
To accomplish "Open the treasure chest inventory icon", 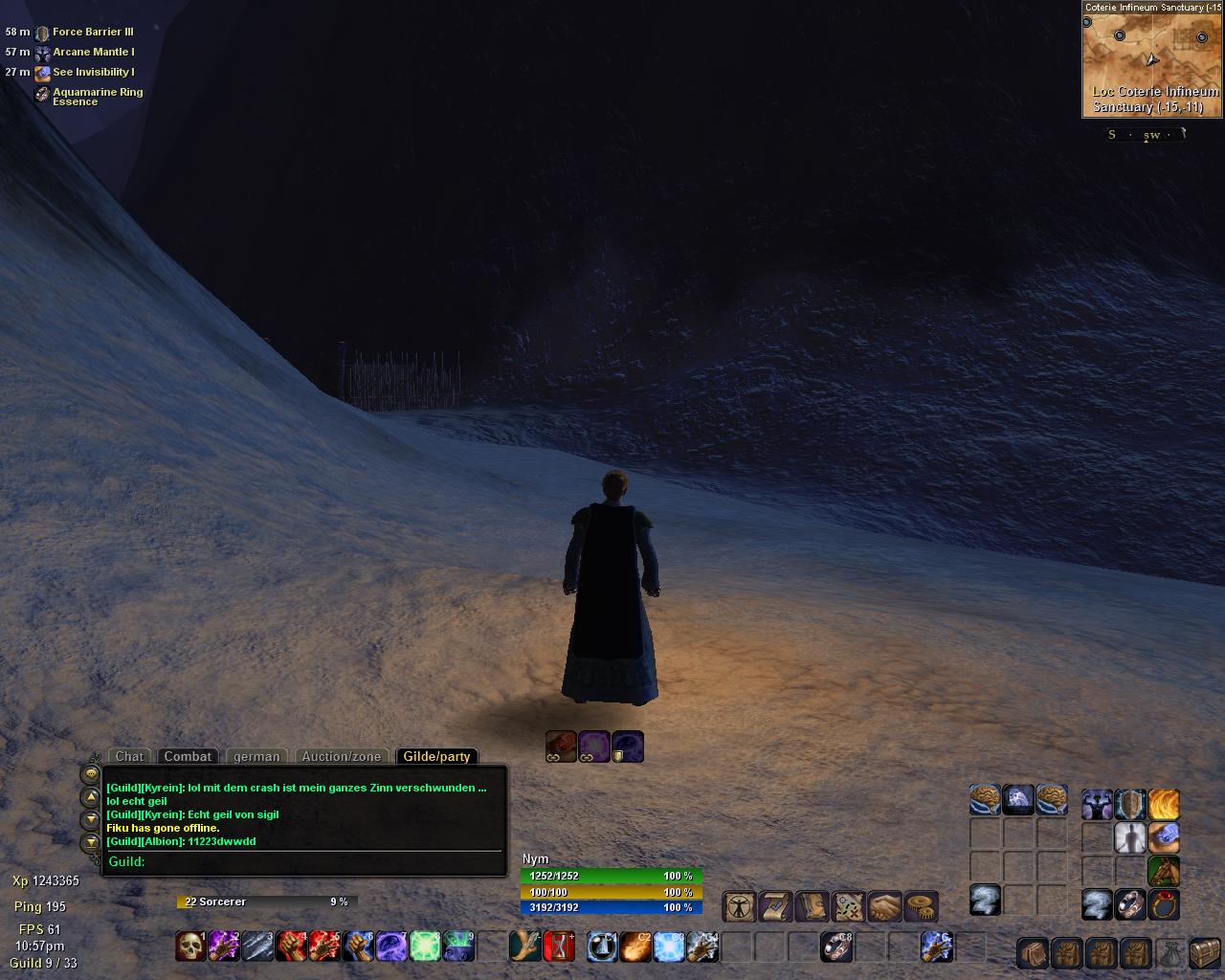I will pos(1204,953).
